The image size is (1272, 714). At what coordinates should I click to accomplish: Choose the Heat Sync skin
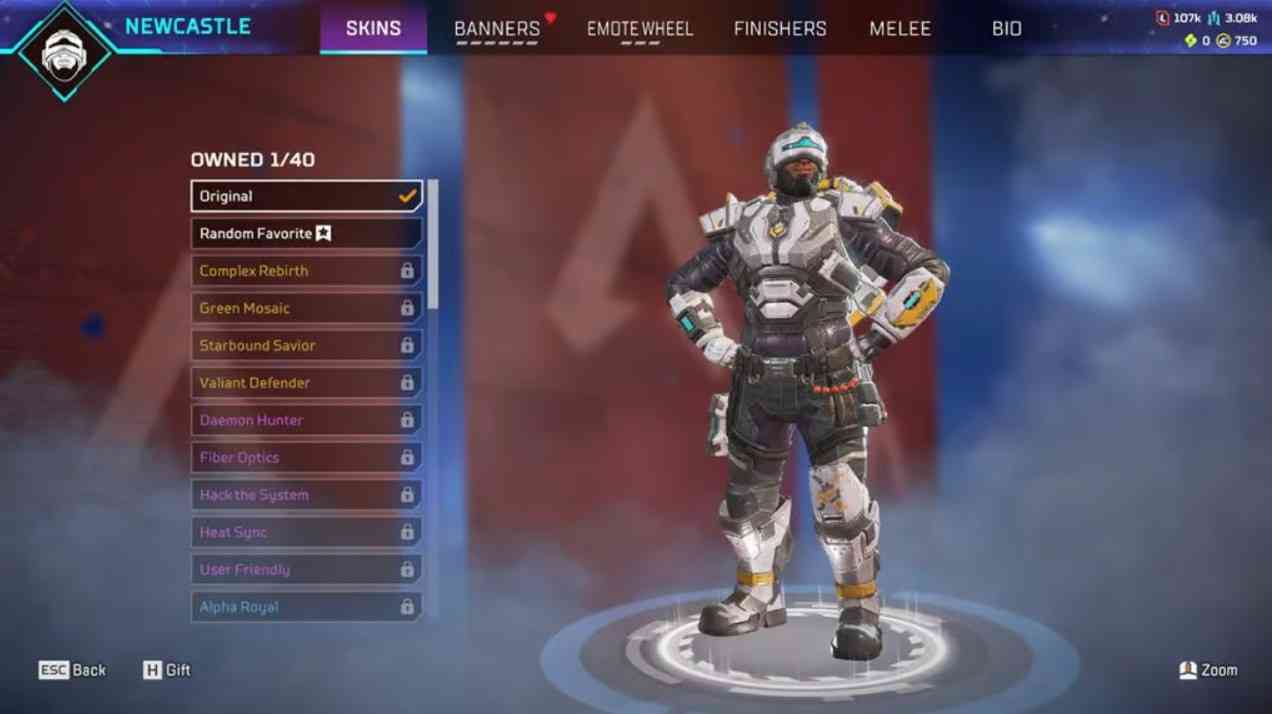[x=306, y=532]
